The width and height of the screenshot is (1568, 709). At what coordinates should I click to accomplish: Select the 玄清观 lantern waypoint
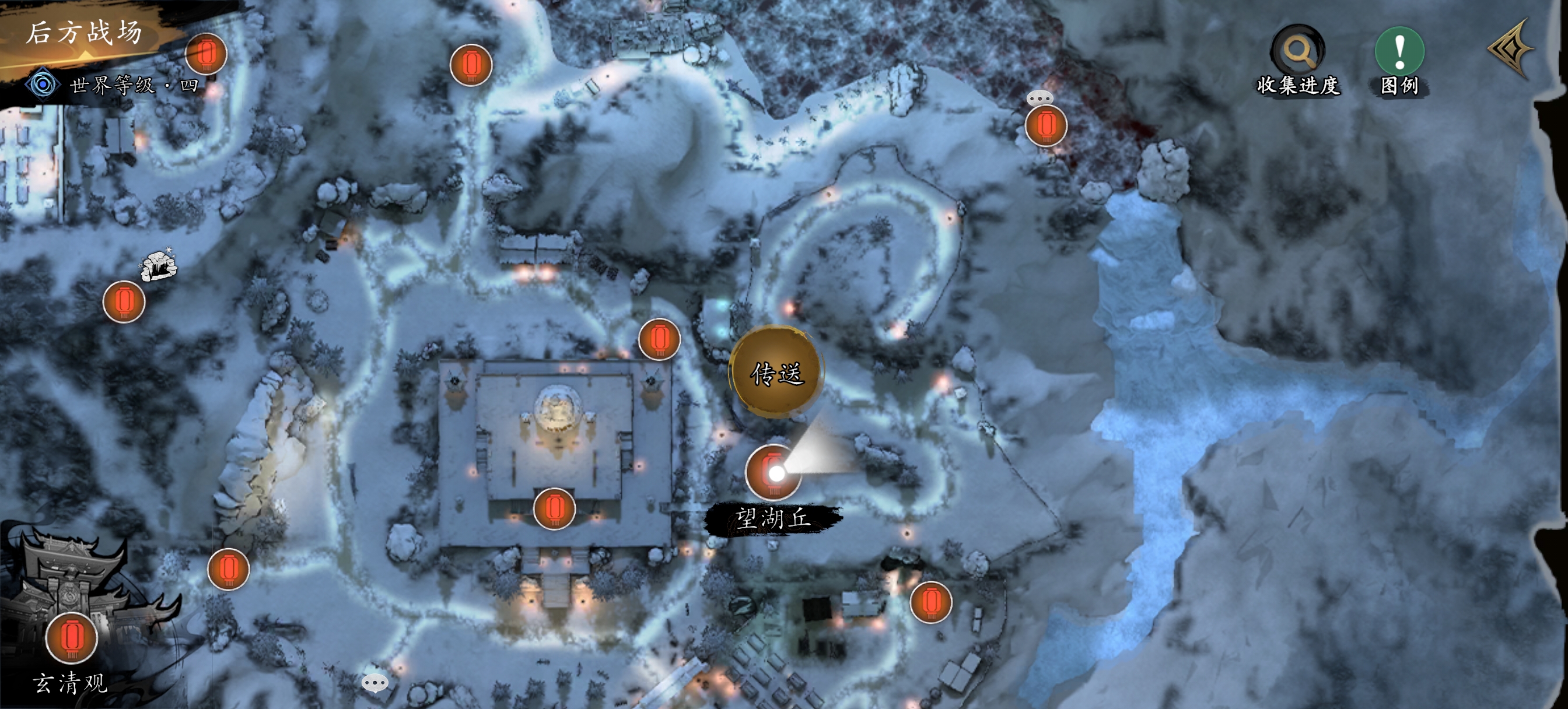point(72,637)
